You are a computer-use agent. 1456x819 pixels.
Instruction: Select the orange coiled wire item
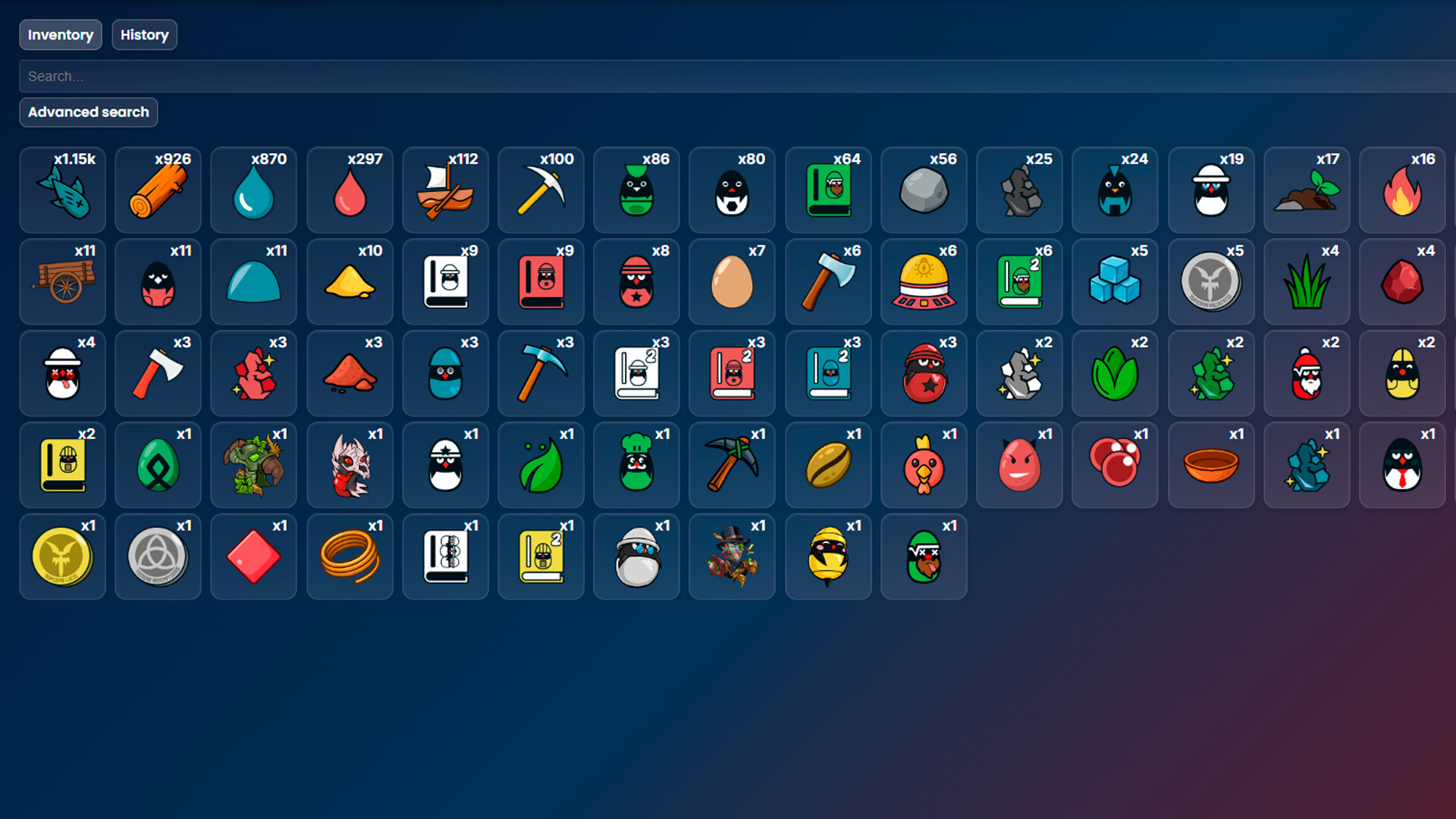pyautogui.click(x=350, y=556)
